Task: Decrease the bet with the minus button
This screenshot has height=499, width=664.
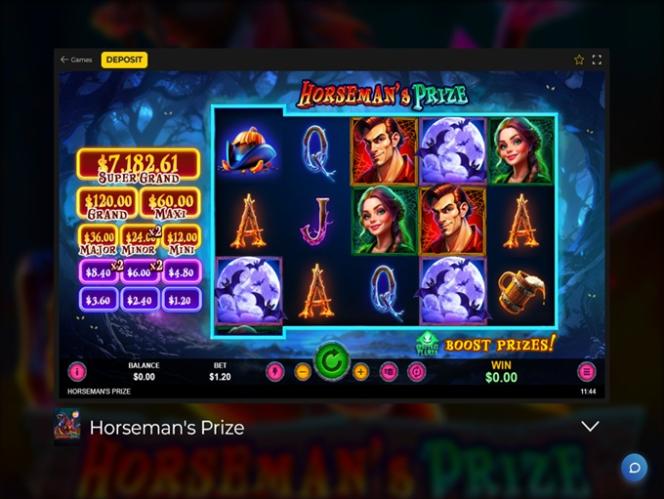Action: pyautogui.click(x=303, y=372)
